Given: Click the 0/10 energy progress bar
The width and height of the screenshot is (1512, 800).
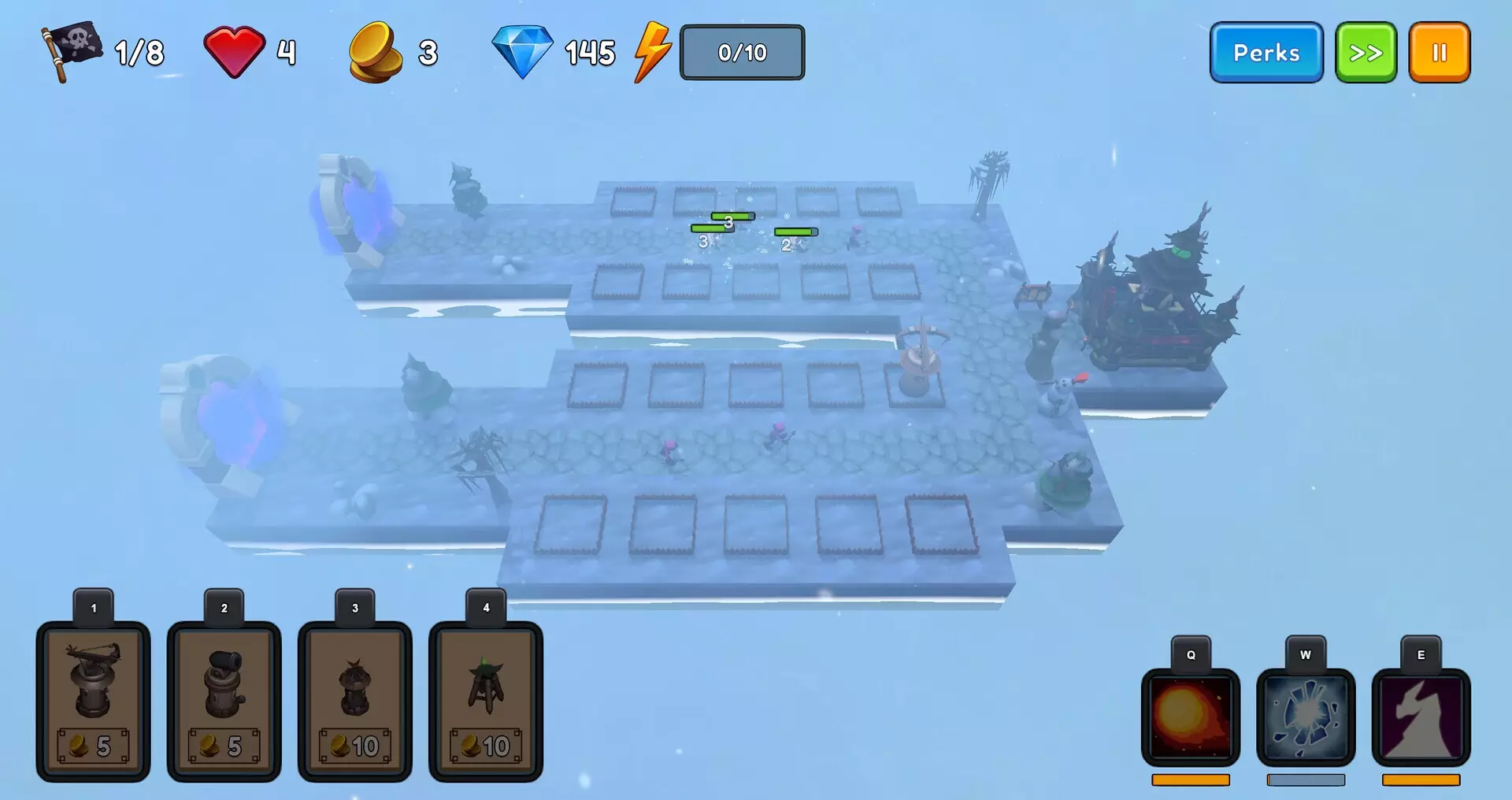Looking at the screenshot, I should (x=741, y=53).
